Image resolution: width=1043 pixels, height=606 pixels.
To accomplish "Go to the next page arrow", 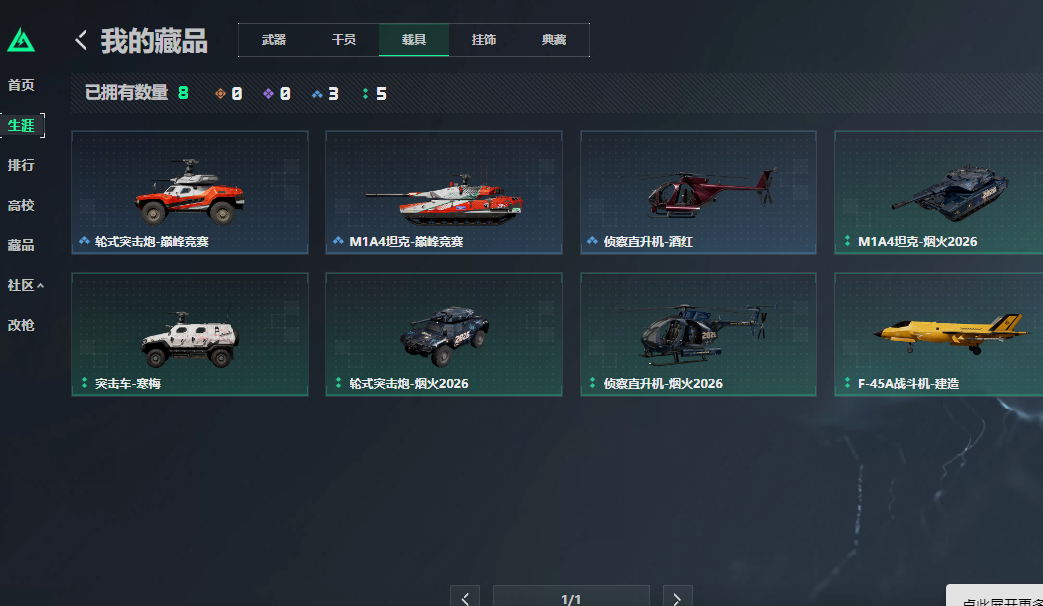I will tap(677, 598).
